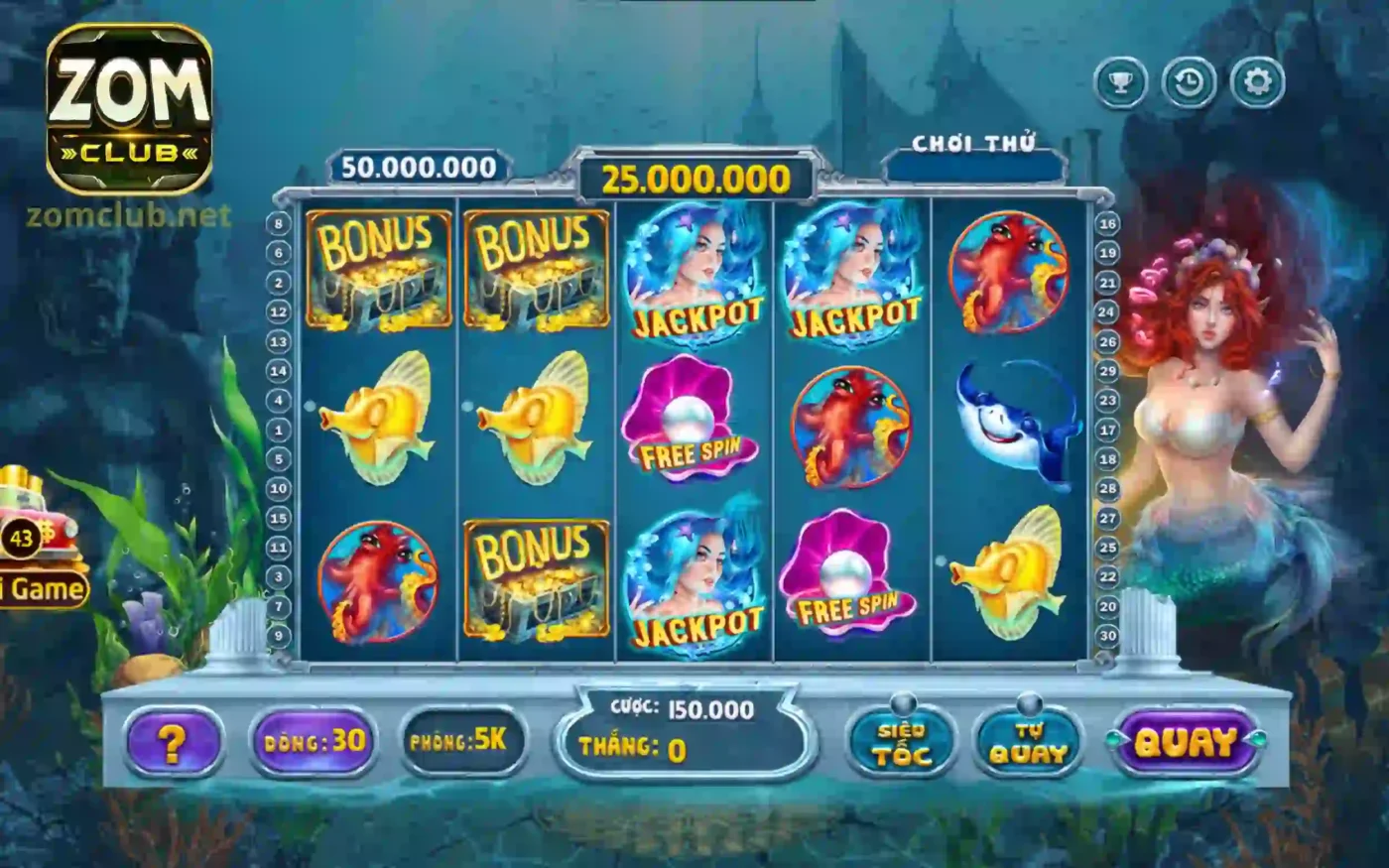The height and width of the screenshot is (868, 1389).
Task: Change the number of lines (Dòng: 30)
Action: pyautogui.click(x=314, y=741)
